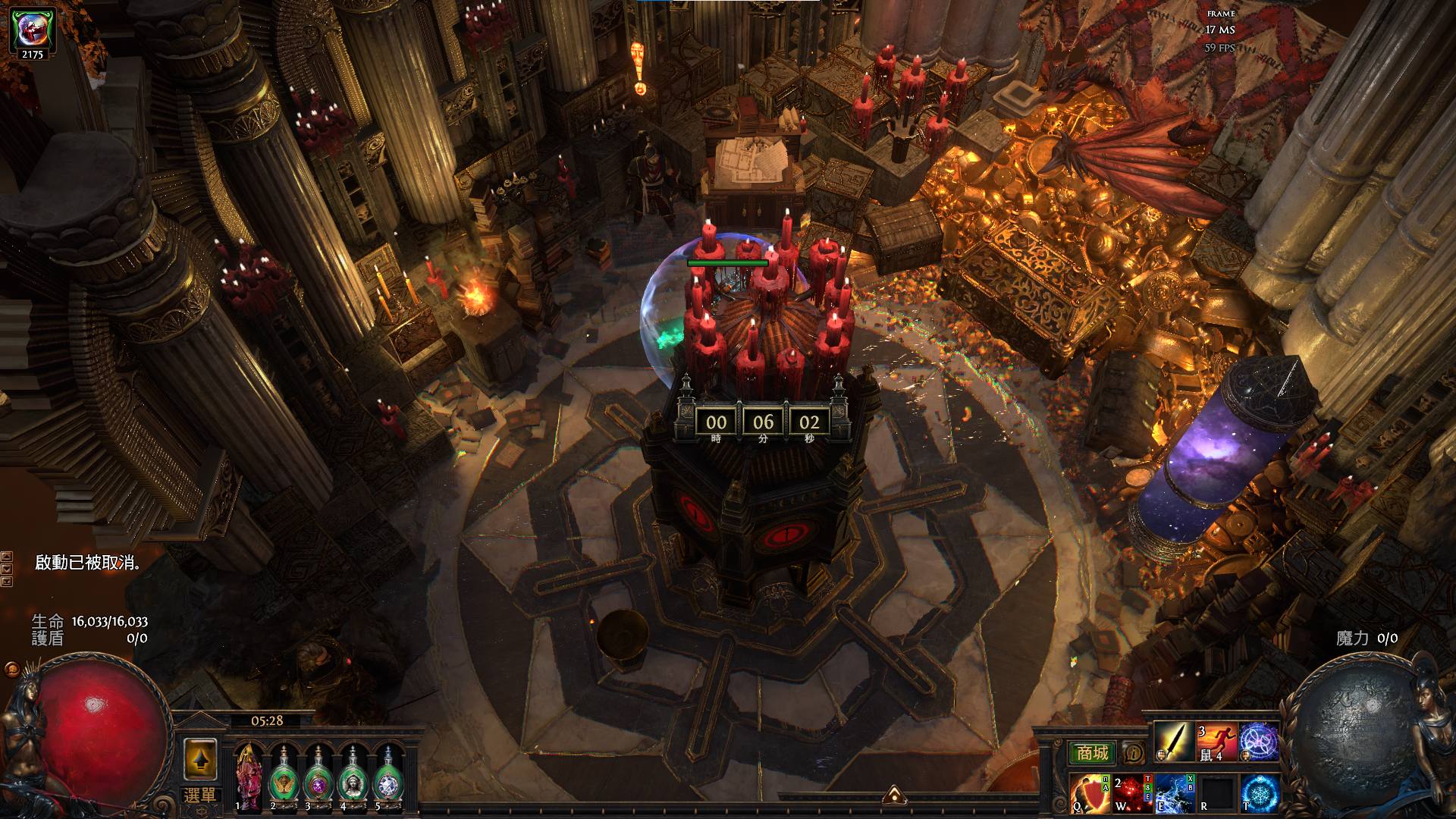Activate the red shield skill on Q
Screen dimensions: 1456x819
coord(1090,793)
